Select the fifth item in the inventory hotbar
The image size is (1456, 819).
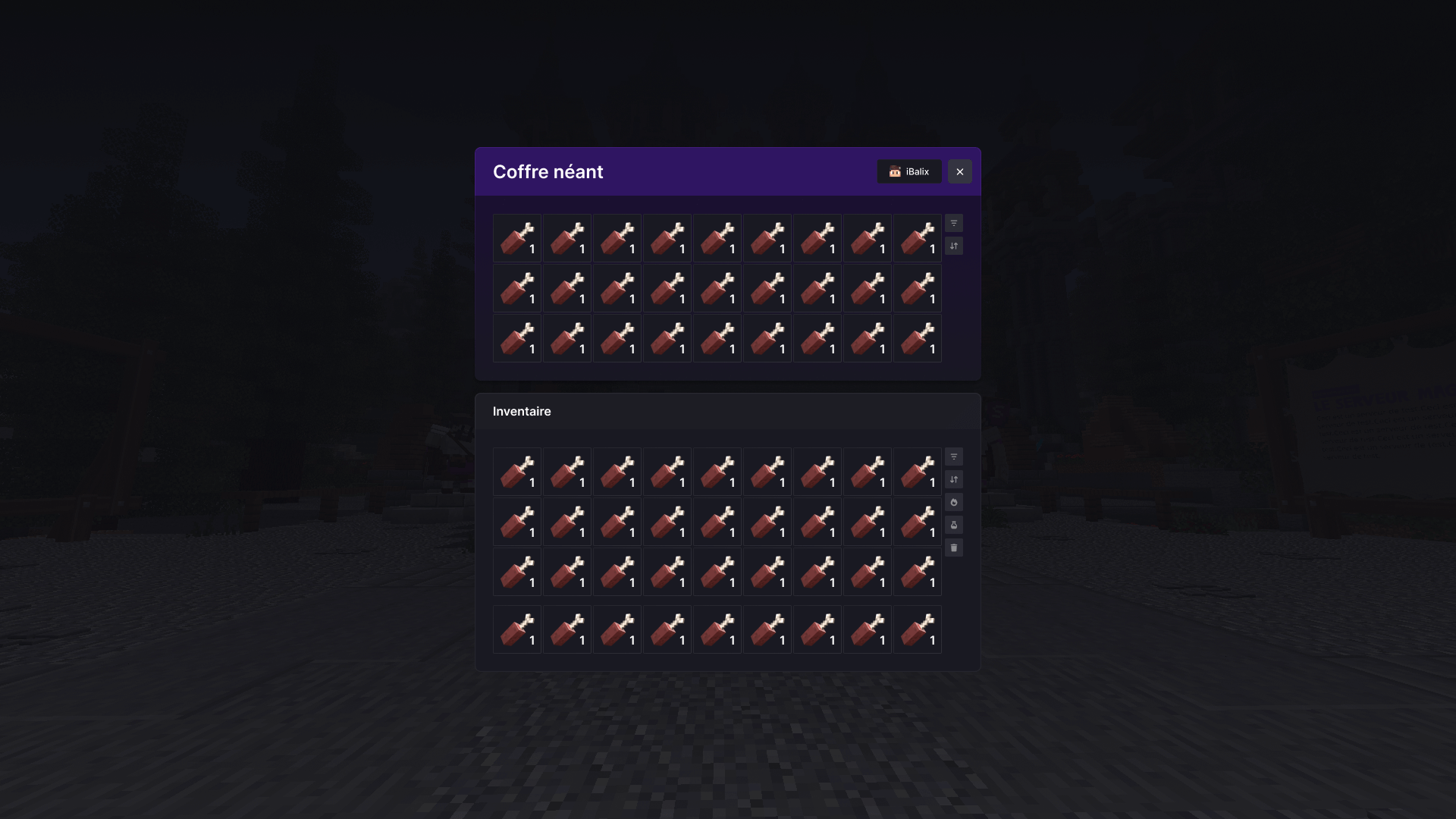pyautogui.click(x=717, y=629)
